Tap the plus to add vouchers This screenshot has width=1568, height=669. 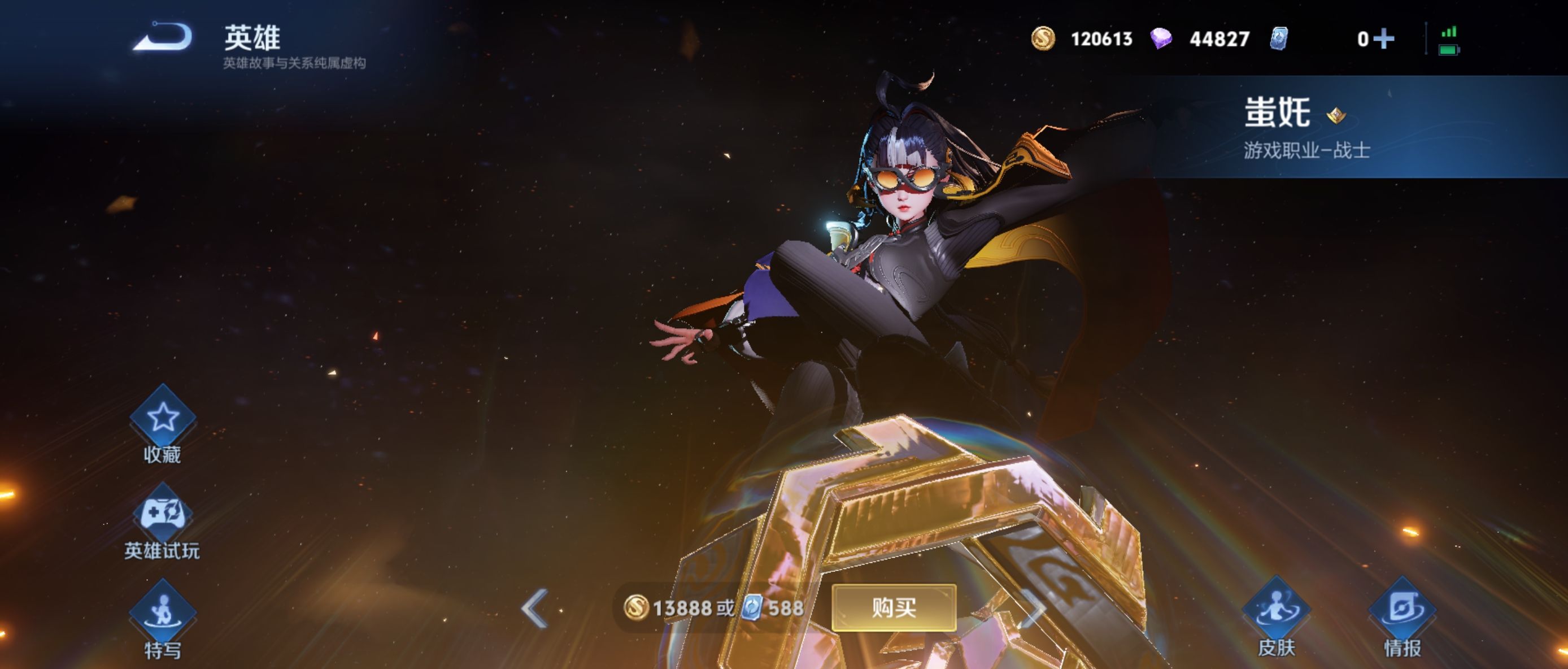click(x=1384, y=39)
